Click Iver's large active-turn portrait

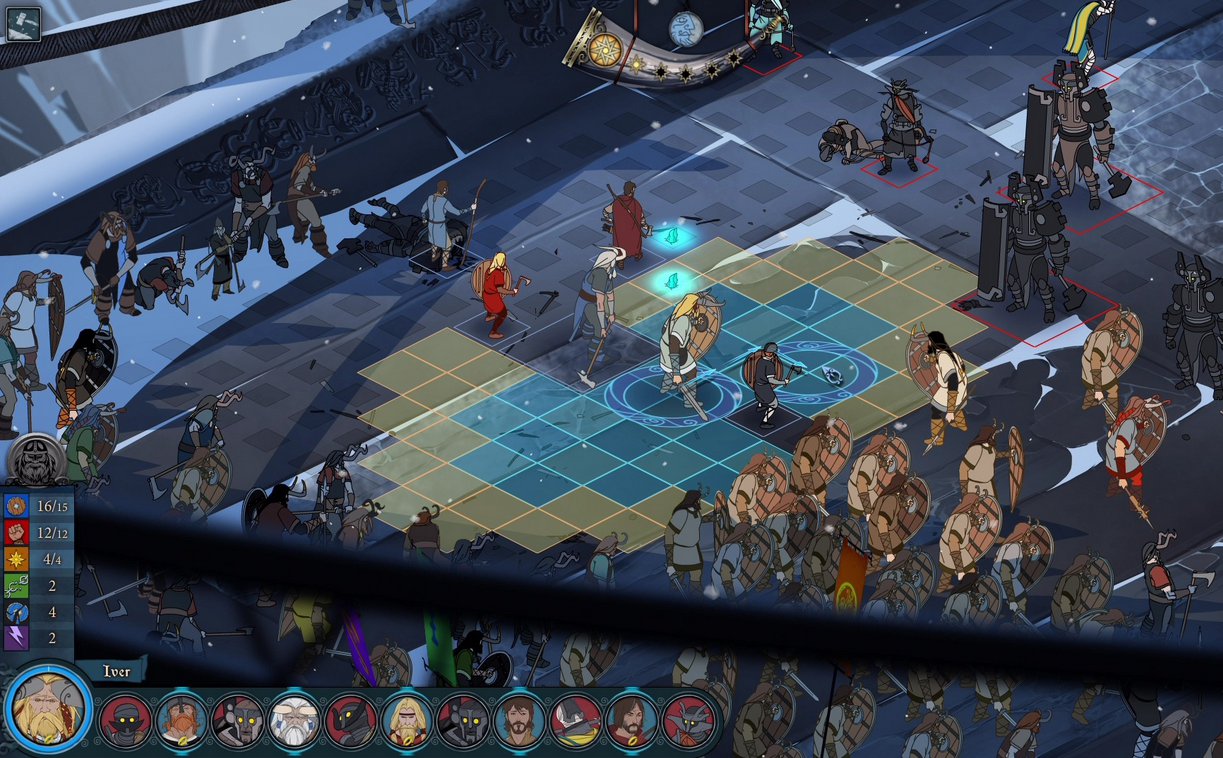click(47, 712)
